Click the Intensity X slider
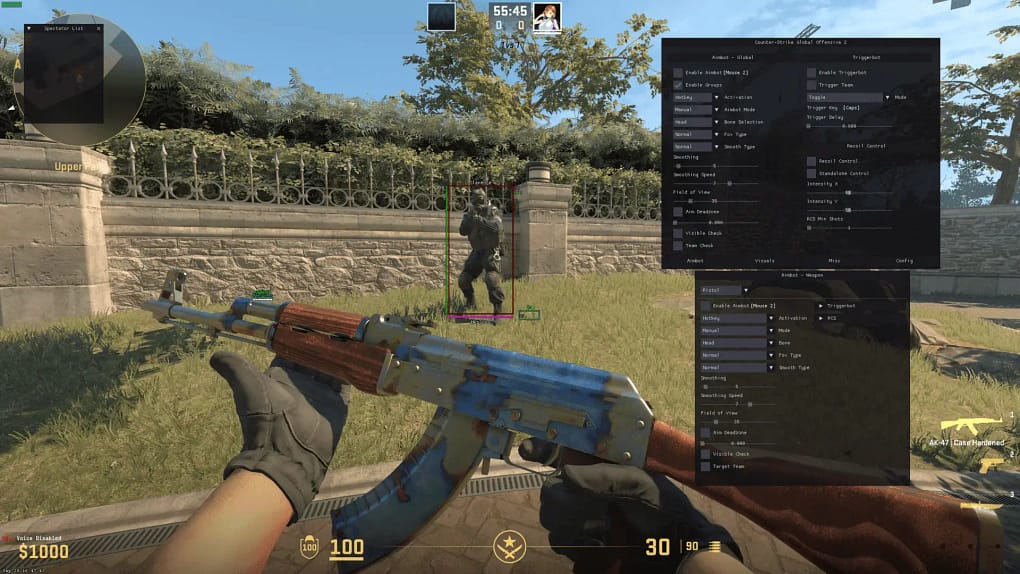The height and width of the screenshot is (574, 1020). click(849, 193)
